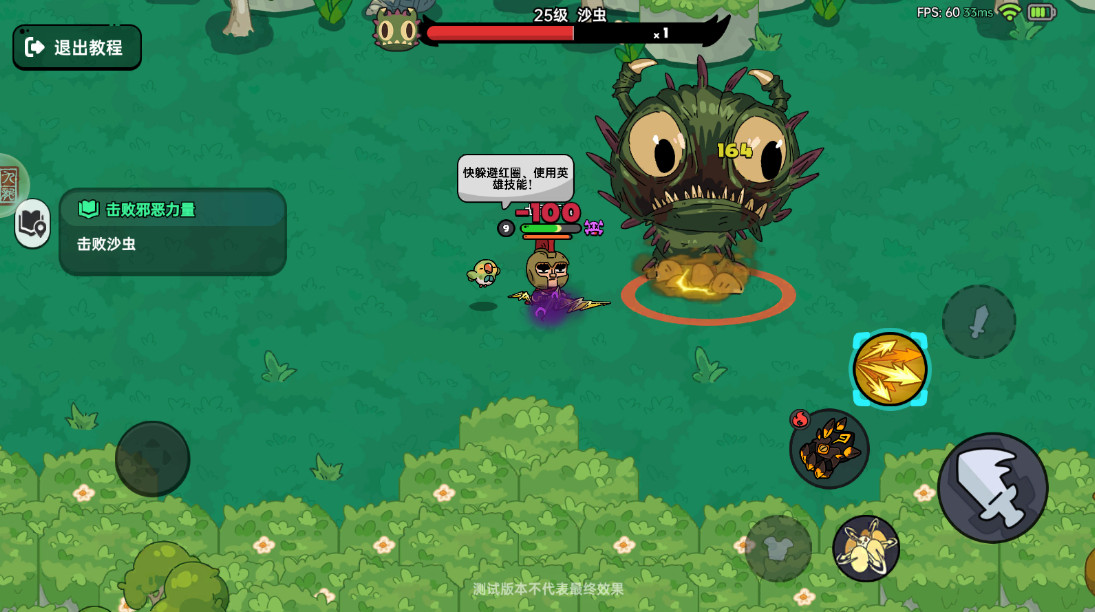Tap the greyed-out small sword slot
The width and height of the screenshot is (1095, 612).
[x=979, y=321]
